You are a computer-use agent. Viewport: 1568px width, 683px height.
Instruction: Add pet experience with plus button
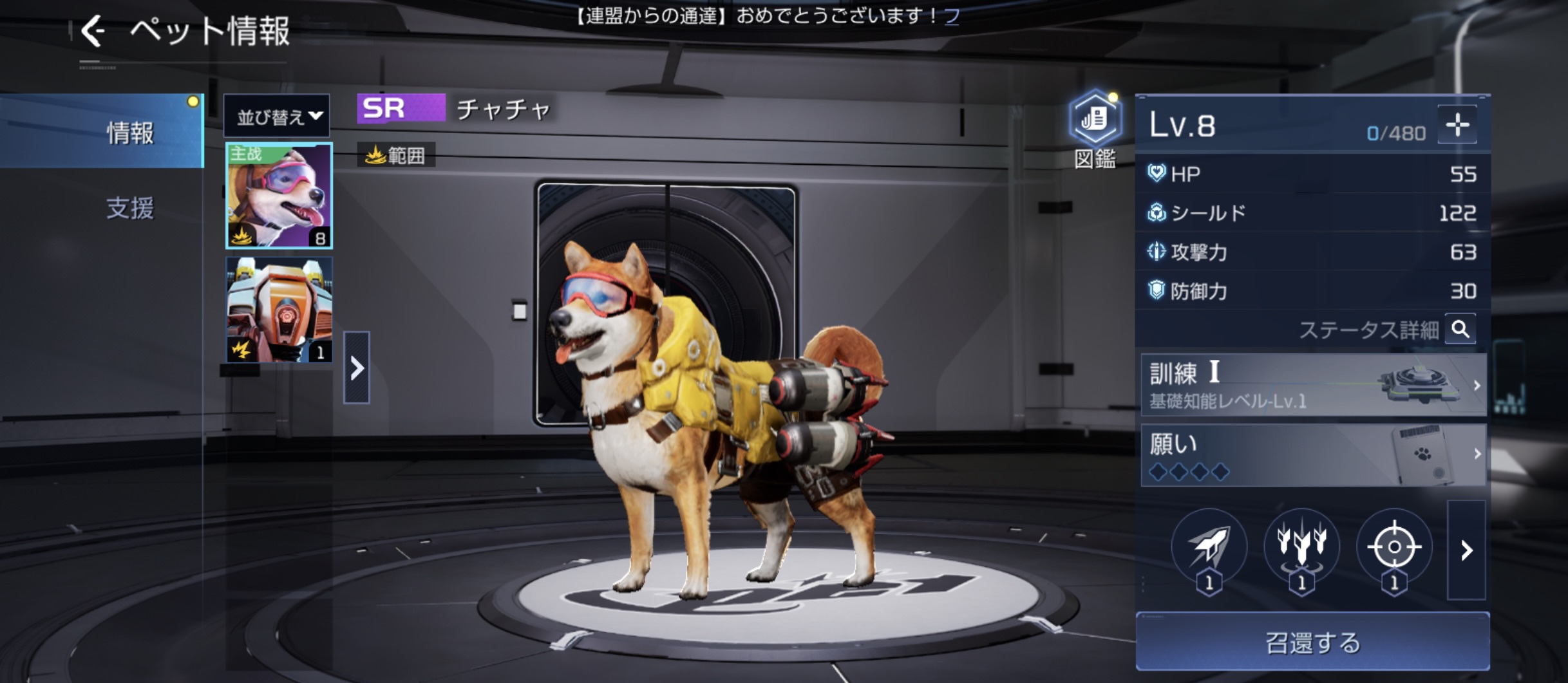click(x=1457, y=125)
